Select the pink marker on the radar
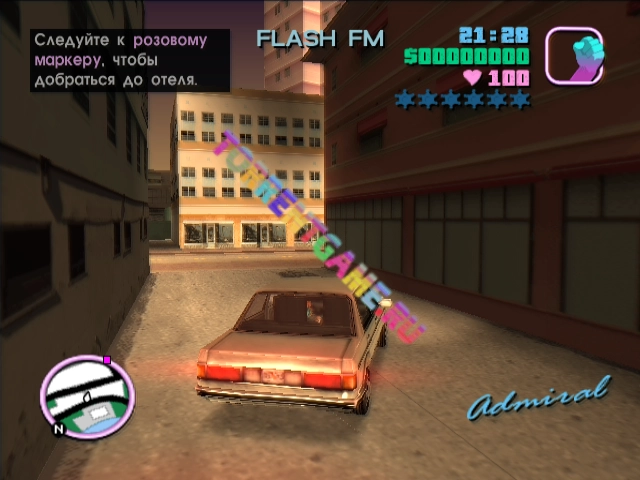Image resolution: width=640 pixels, height=480 pixels. (x=107, y=358)
